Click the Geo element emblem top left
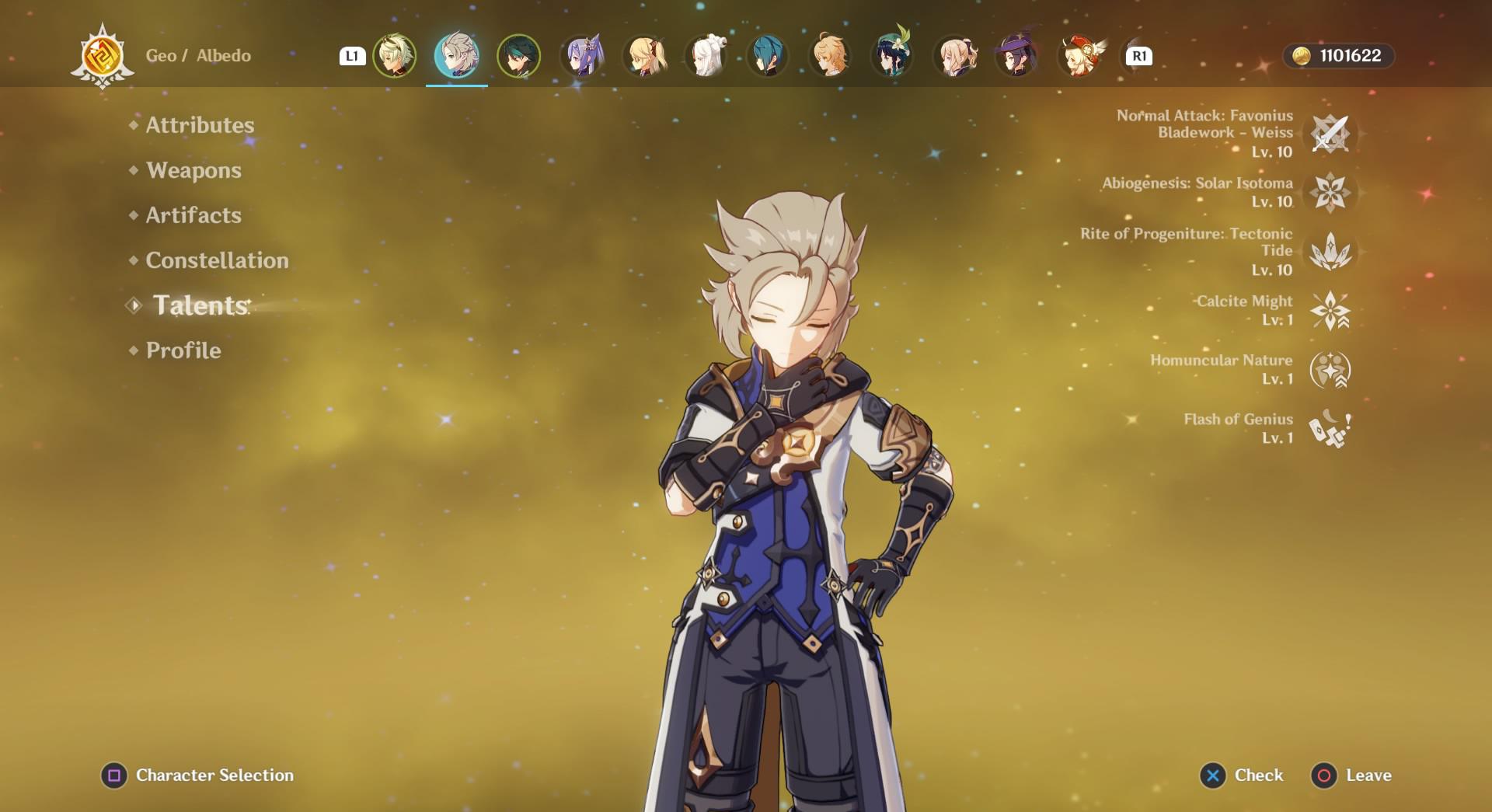 click(101, 55)
